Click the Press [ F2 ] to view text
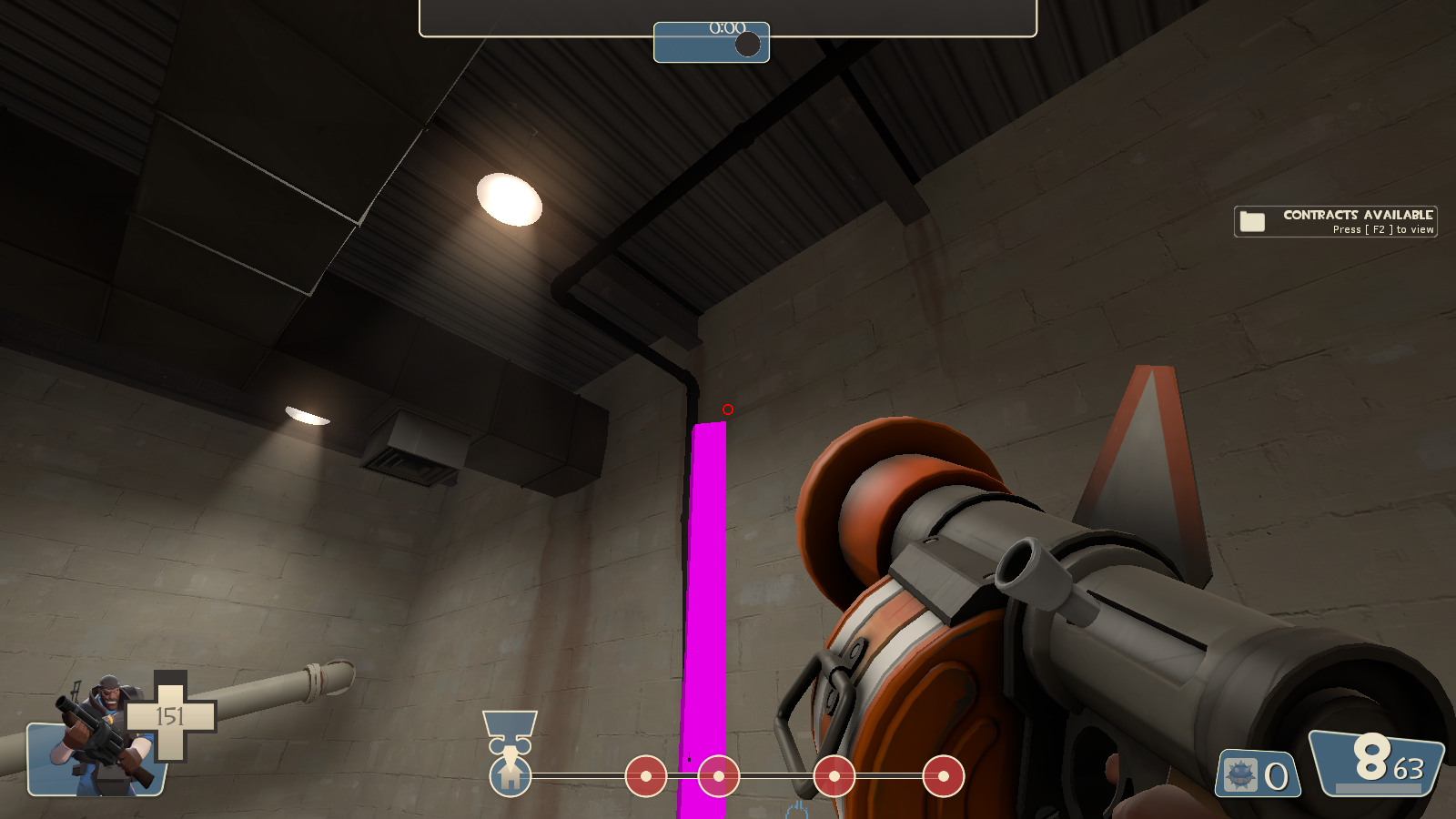Screen dimensions: 1456x819 [x=1383, y=230]
